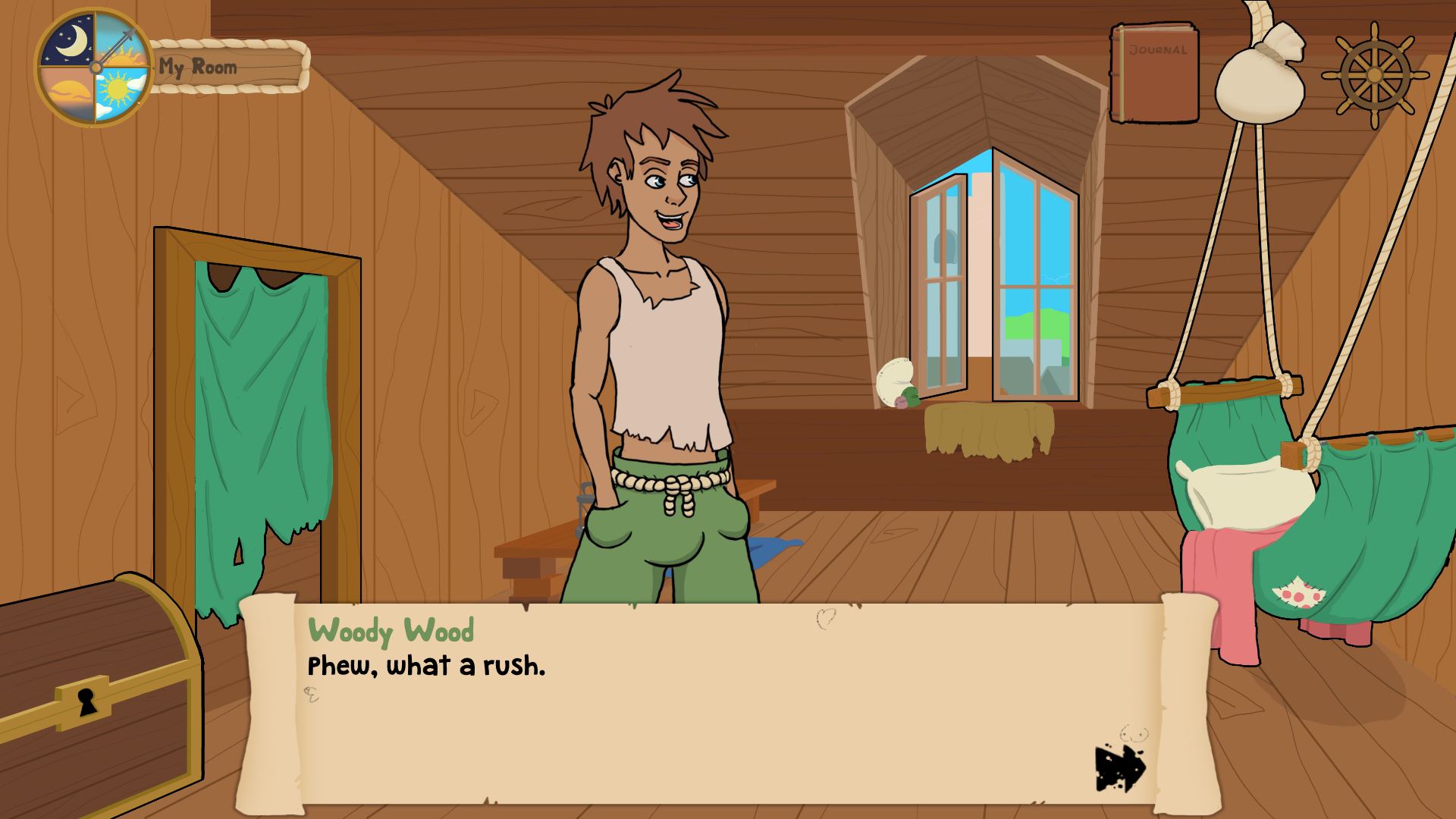Open the Journal book
1456x819 pixels.
pos(1154,73)
